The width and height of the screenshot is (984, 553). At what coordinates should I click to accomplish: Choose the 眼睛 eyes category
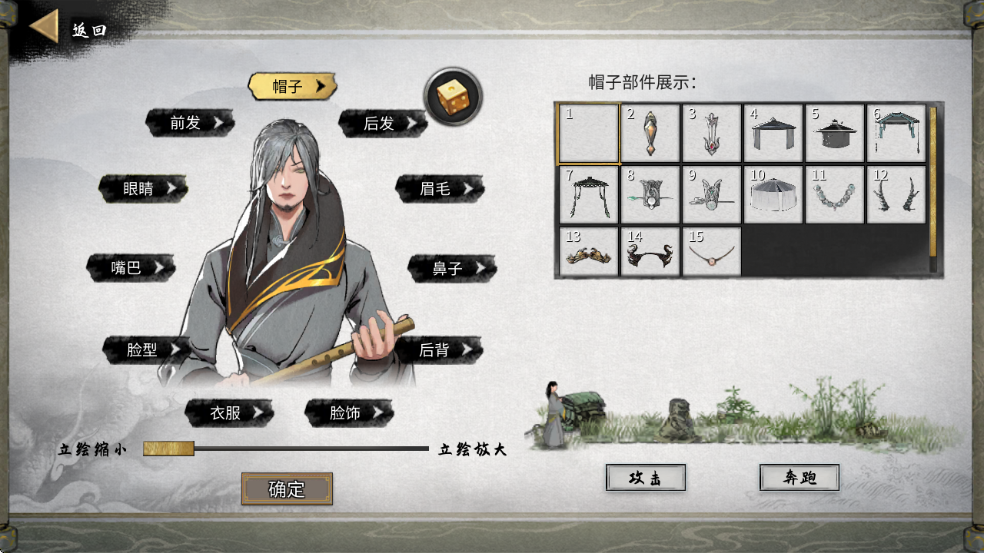click(142, 188)
